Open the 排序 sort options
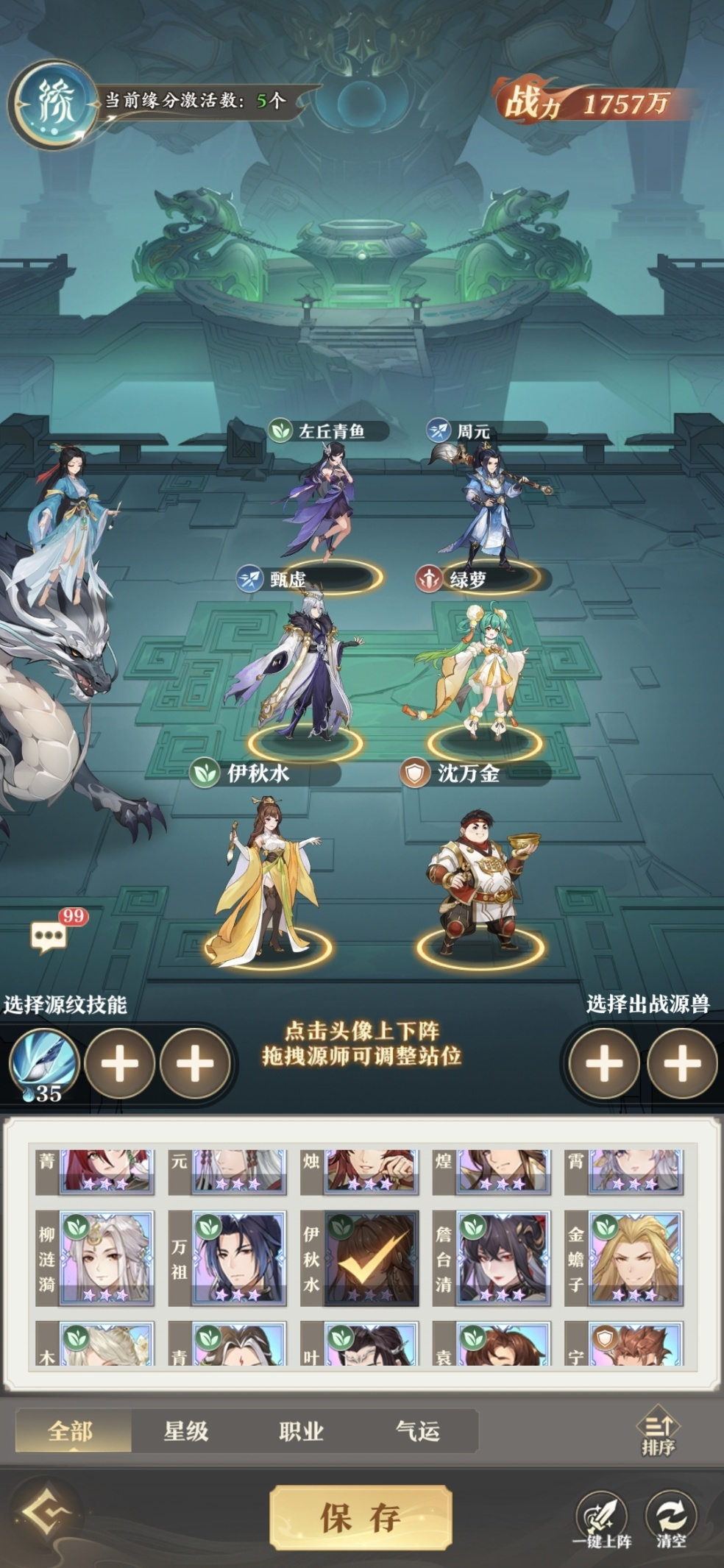This screenshot has height=1568, width=724. click(x=658, y=1434)
